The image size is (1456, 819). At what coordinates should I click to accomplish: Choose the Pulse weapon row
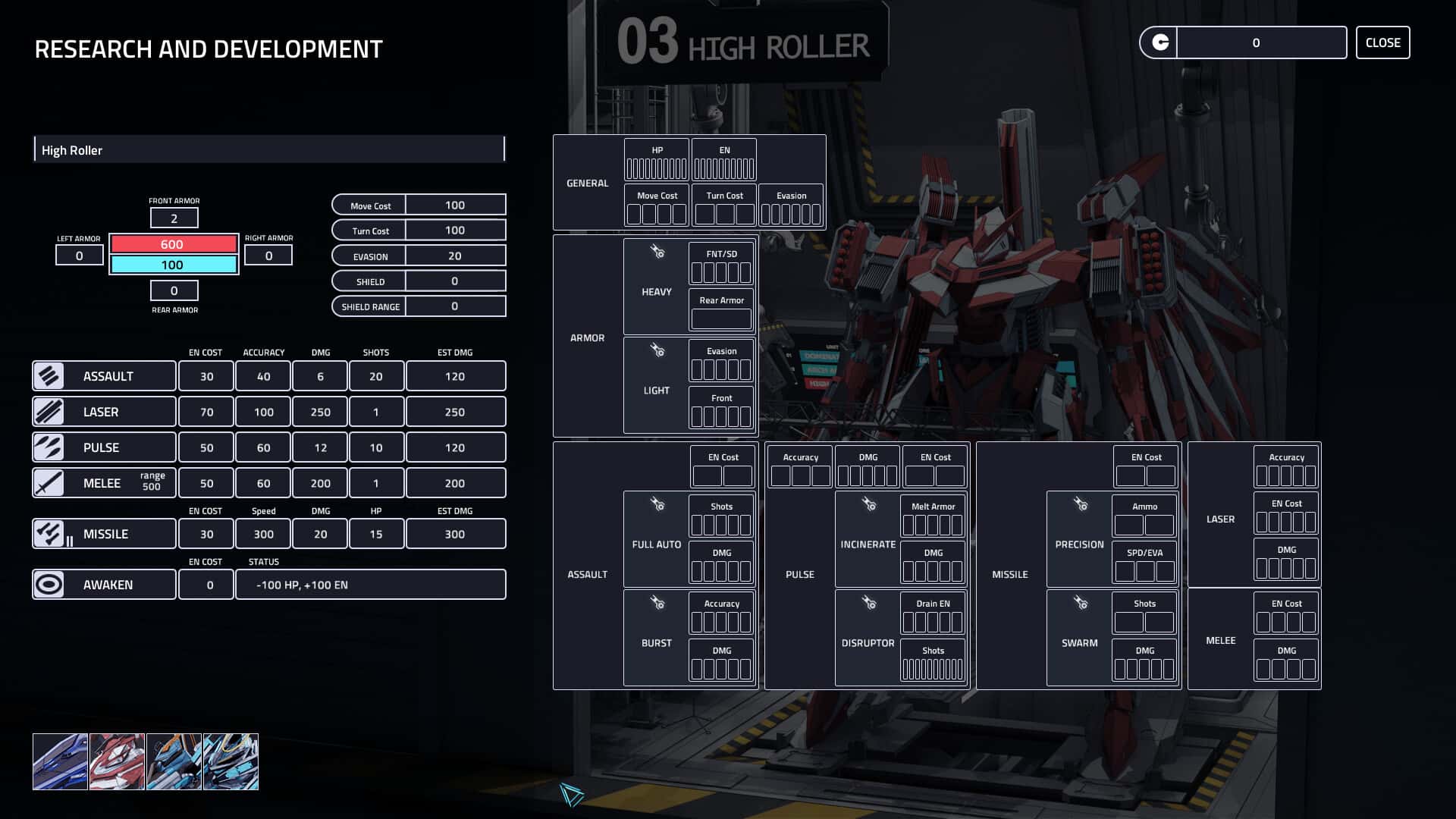click(x=104, y=447)
